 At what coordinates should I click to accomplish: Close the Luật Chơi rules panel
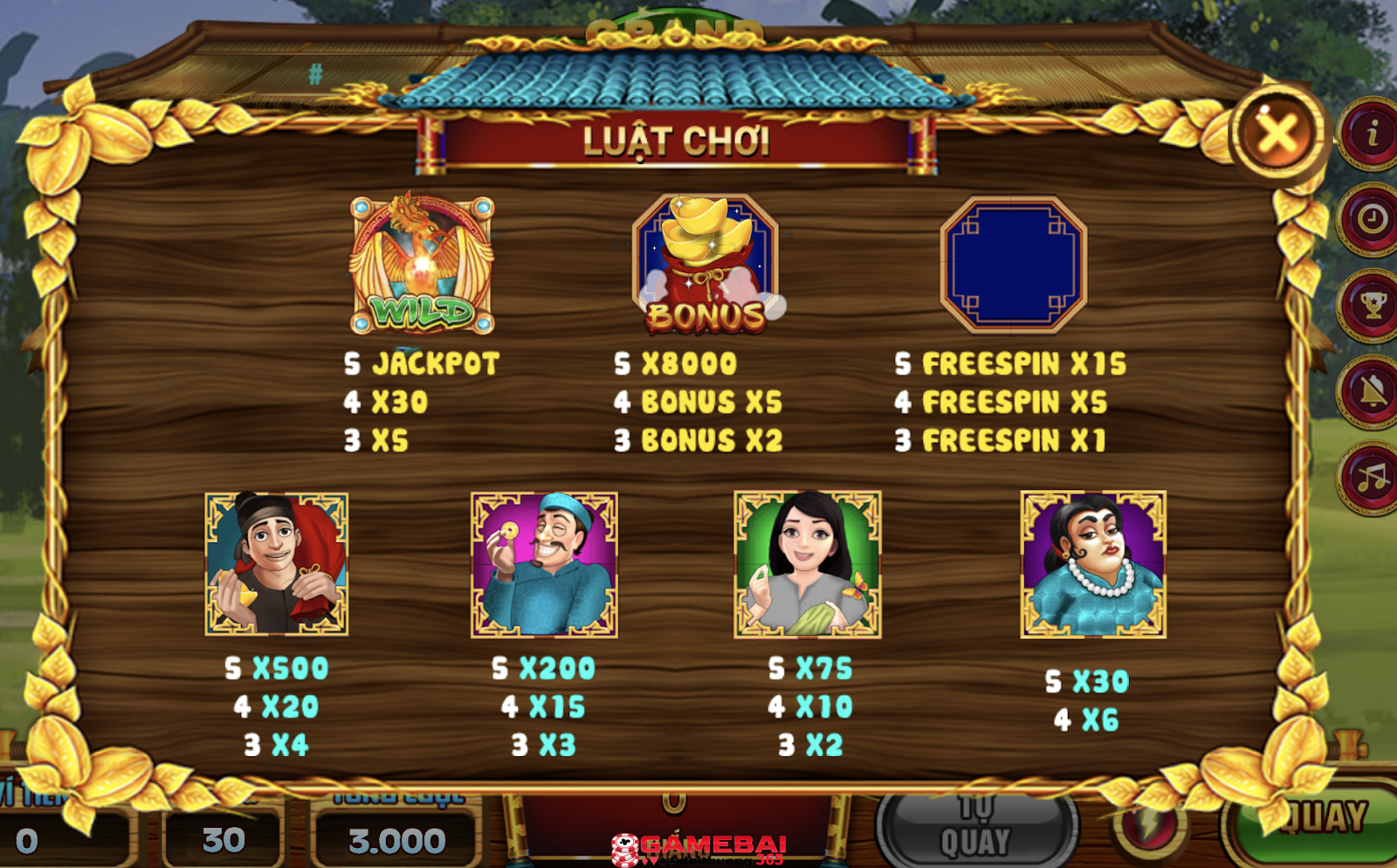(1278, 134)
